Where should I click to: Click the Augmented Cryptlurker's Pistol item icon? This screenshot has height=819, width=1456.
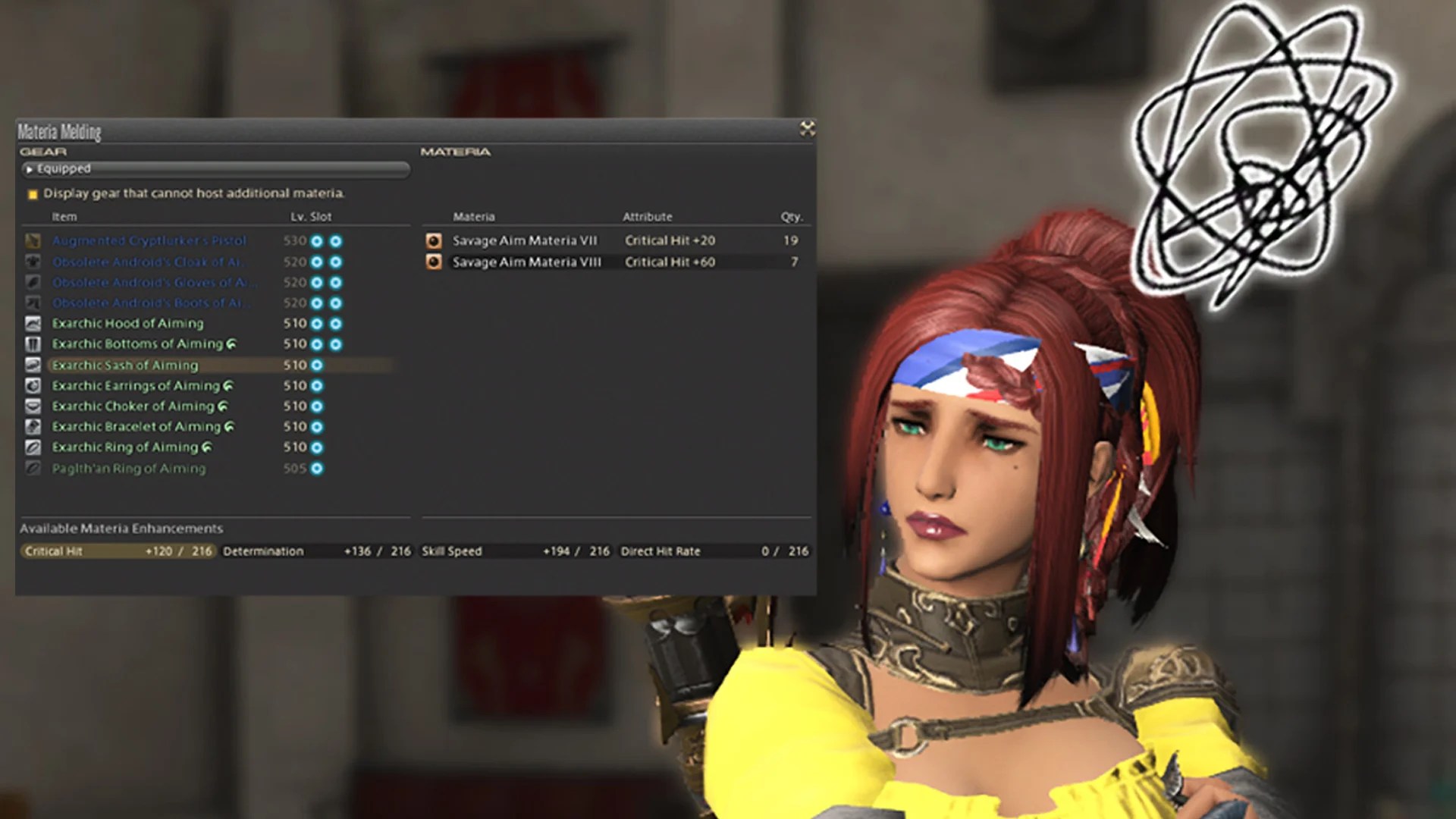coord(33,241)
